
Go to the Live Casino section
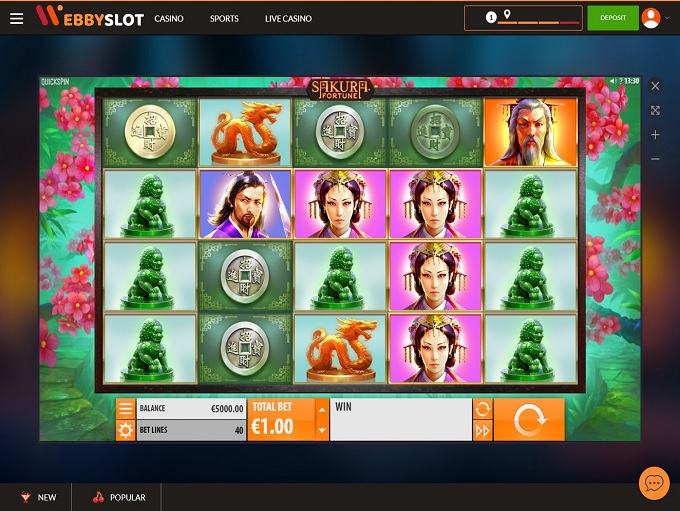[288, 19]
